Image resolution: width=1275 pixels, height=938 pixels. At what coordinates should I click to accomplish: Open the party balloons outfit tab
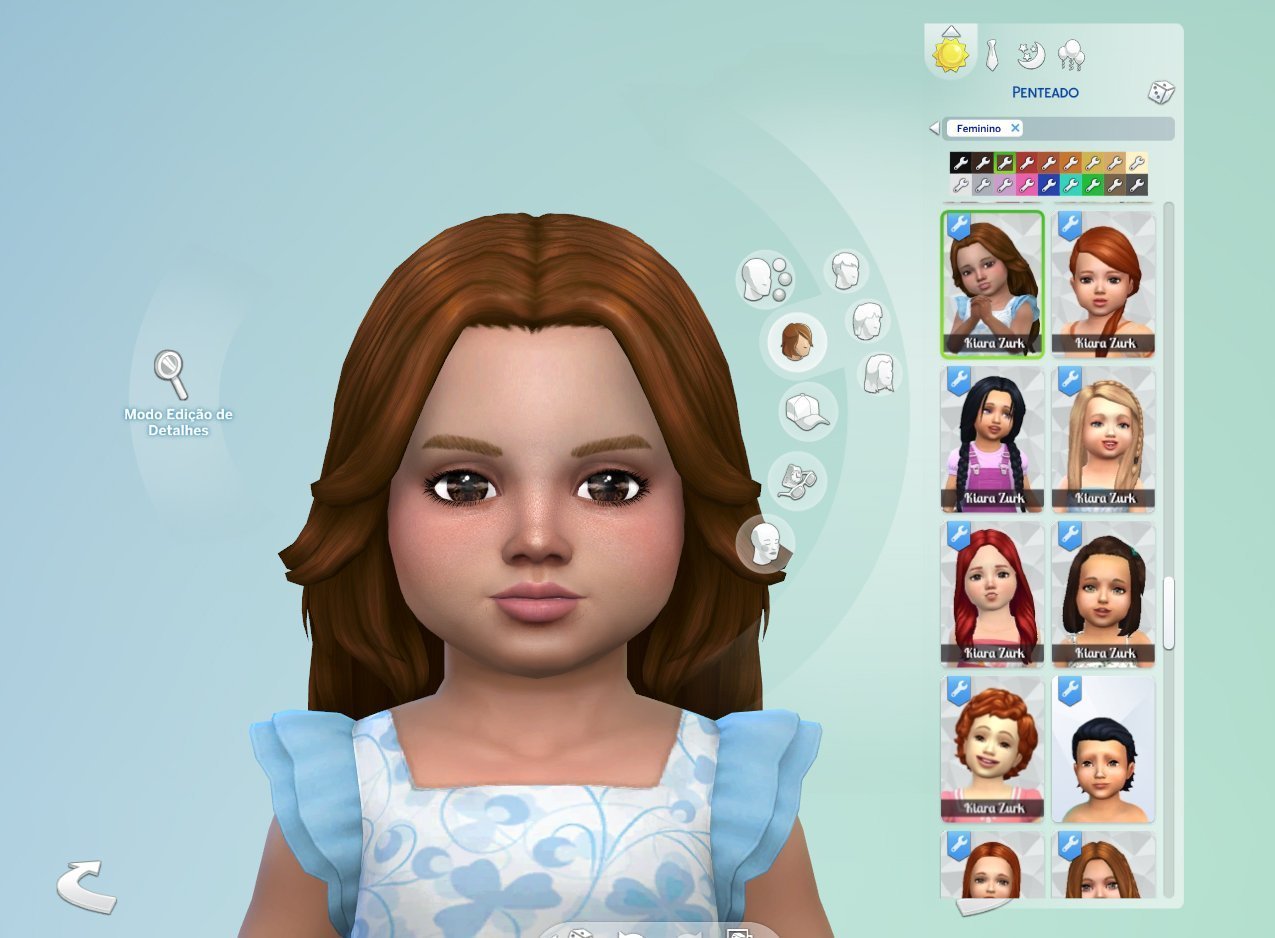click(x=1070, y=54)
